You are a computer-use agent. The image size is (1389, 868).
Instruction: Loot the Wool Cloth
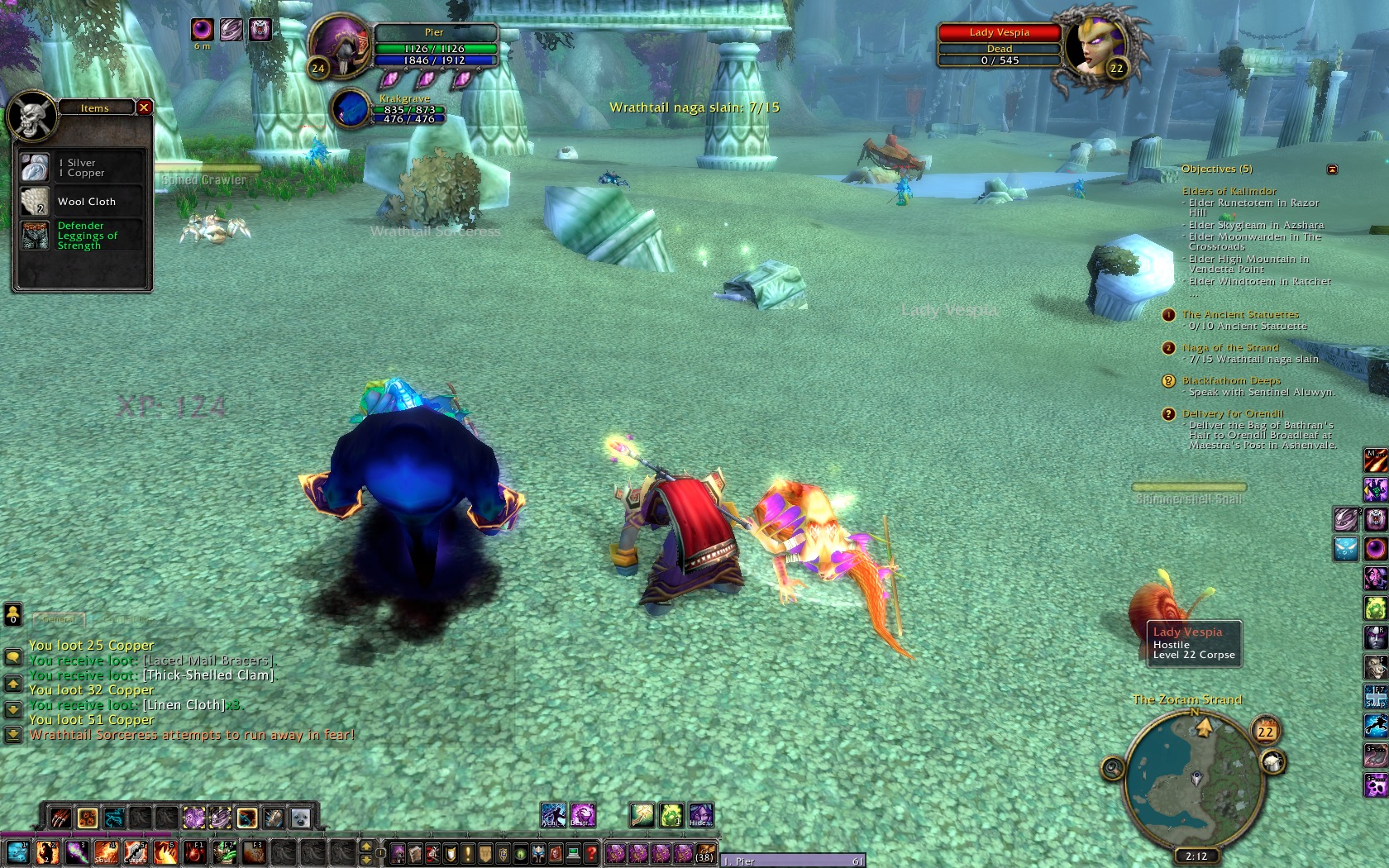tap(35, 202)
